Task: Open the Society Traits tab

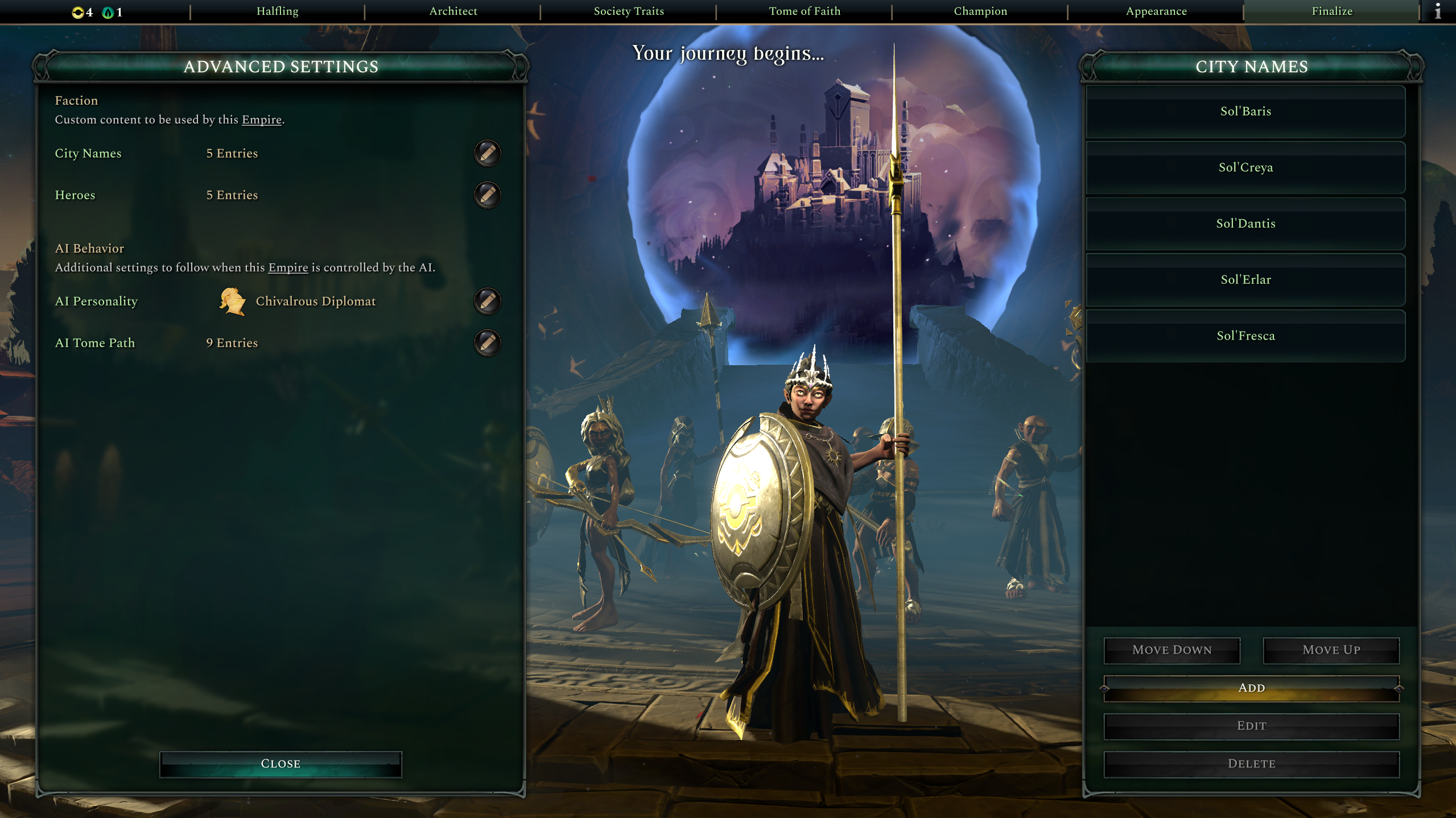Action: tap(628, 11)
